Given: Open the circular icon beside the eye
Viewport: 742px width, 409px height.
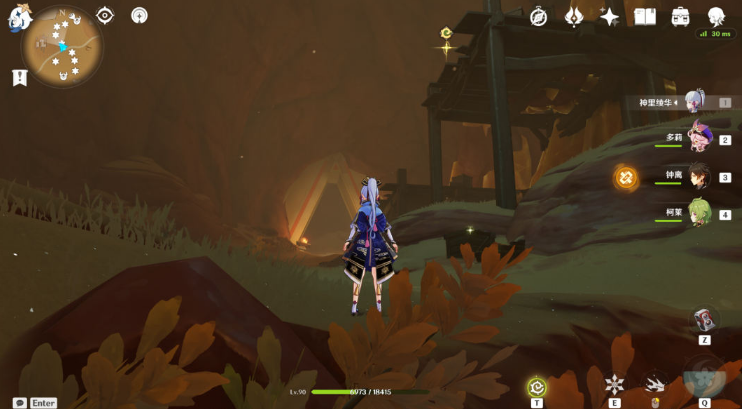Looking at the screenshot, I should click(139, 15).
